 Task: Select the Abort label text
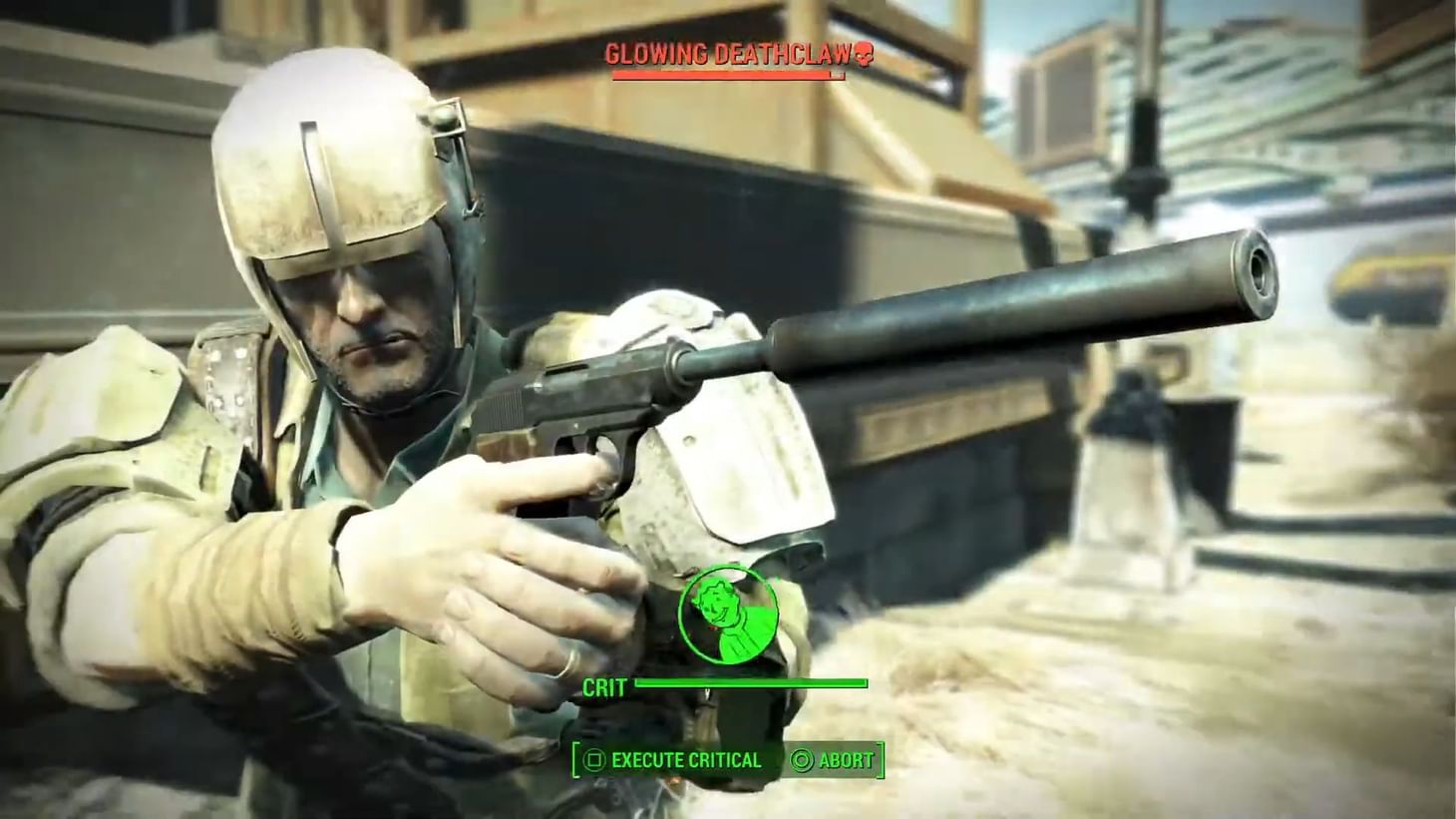[x=846, y=758]
